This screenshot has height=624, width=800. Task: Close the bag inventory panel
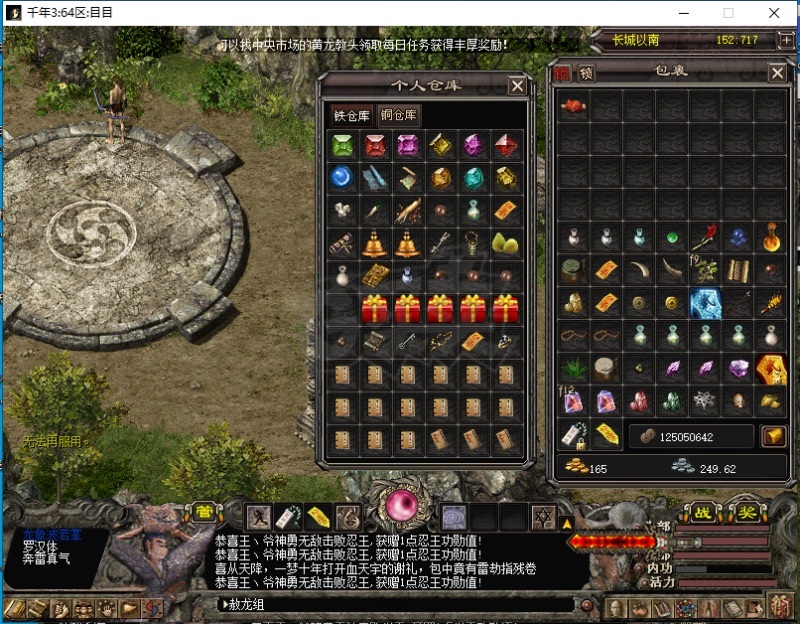[x=777, y=73]
